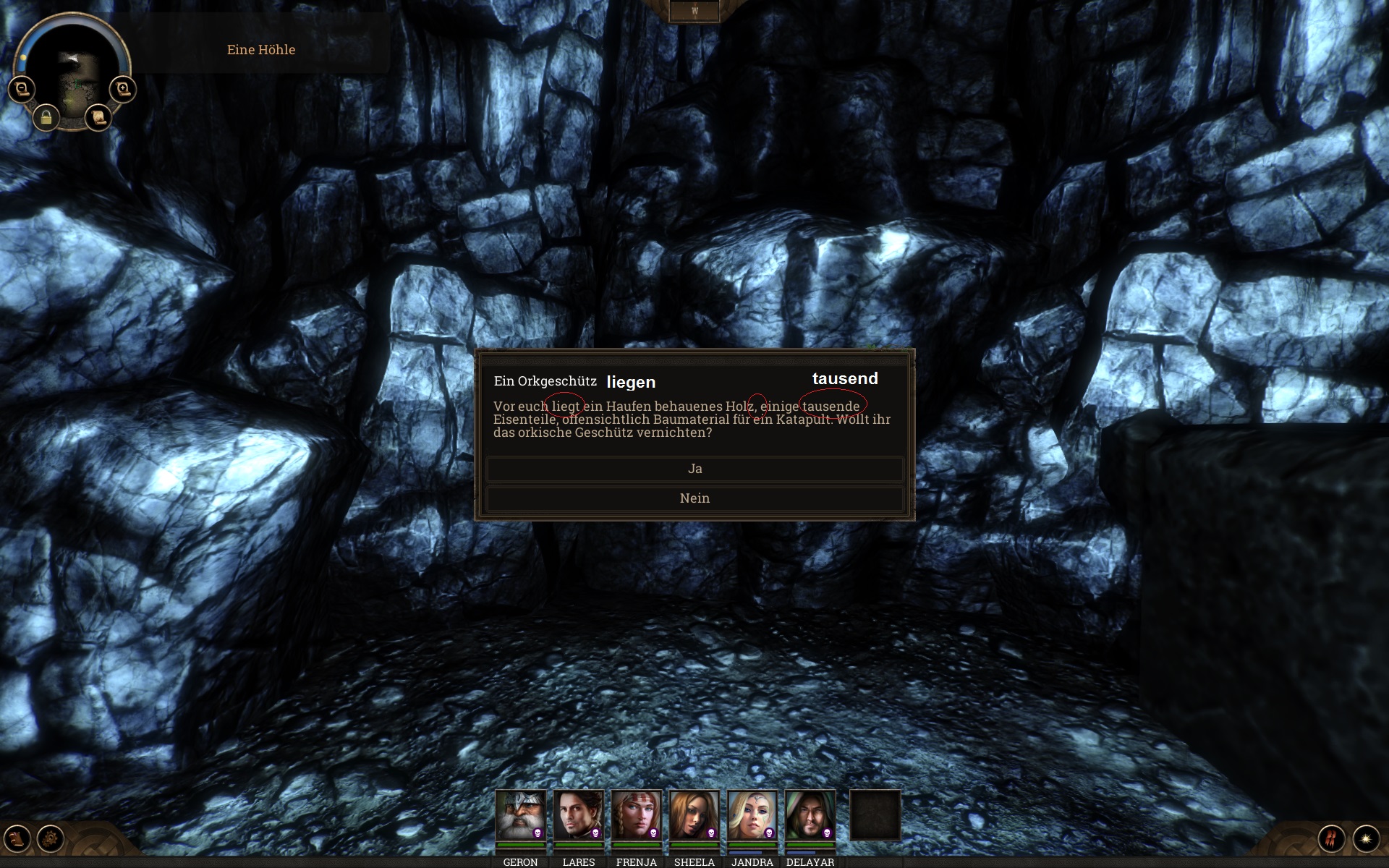Zoom in the minimap with plus scroll
This screenshot has height=868, width=1389.
point(123,89)
